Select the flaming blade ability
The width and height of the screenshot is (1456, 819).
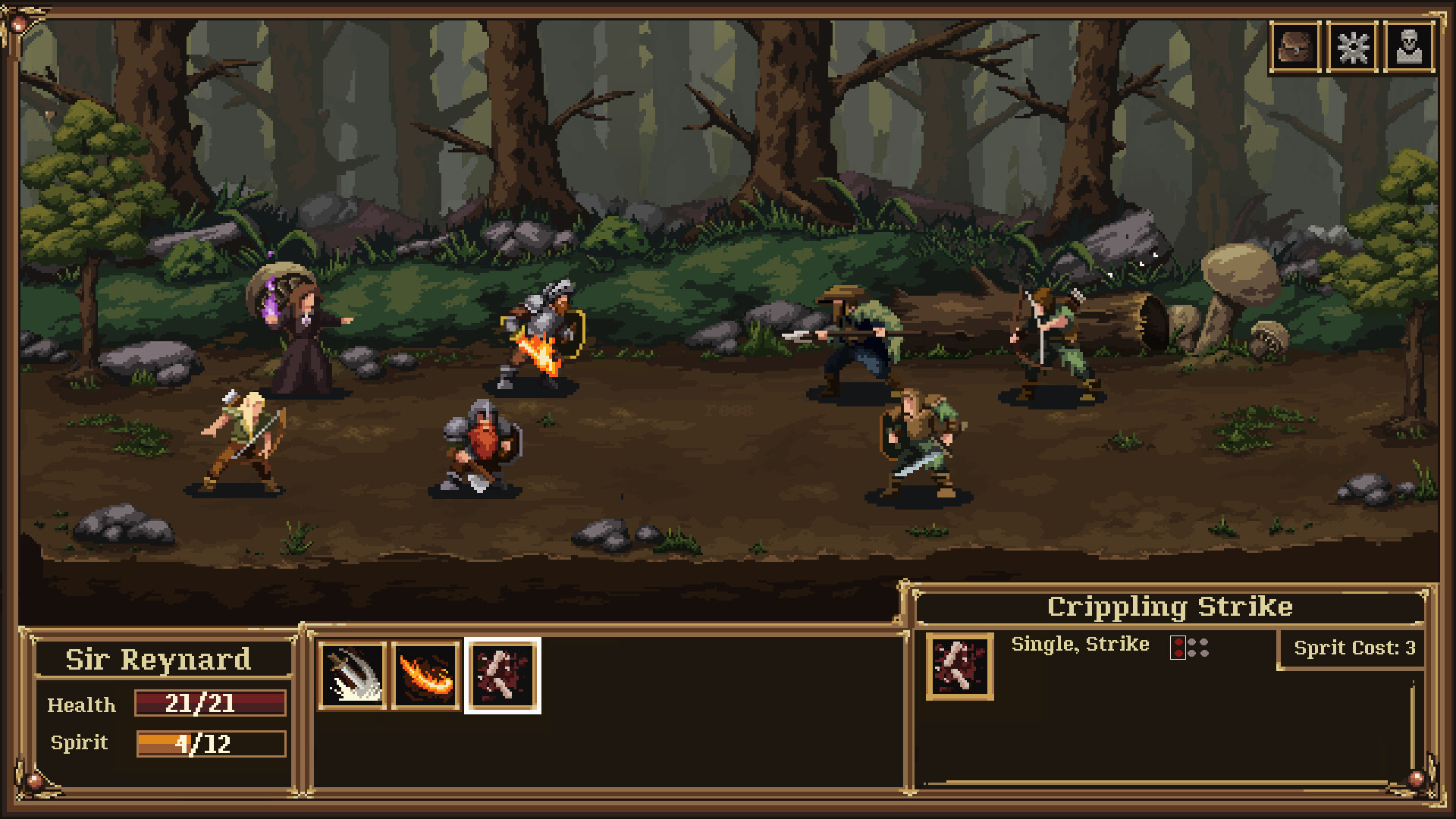click(428, 675)
